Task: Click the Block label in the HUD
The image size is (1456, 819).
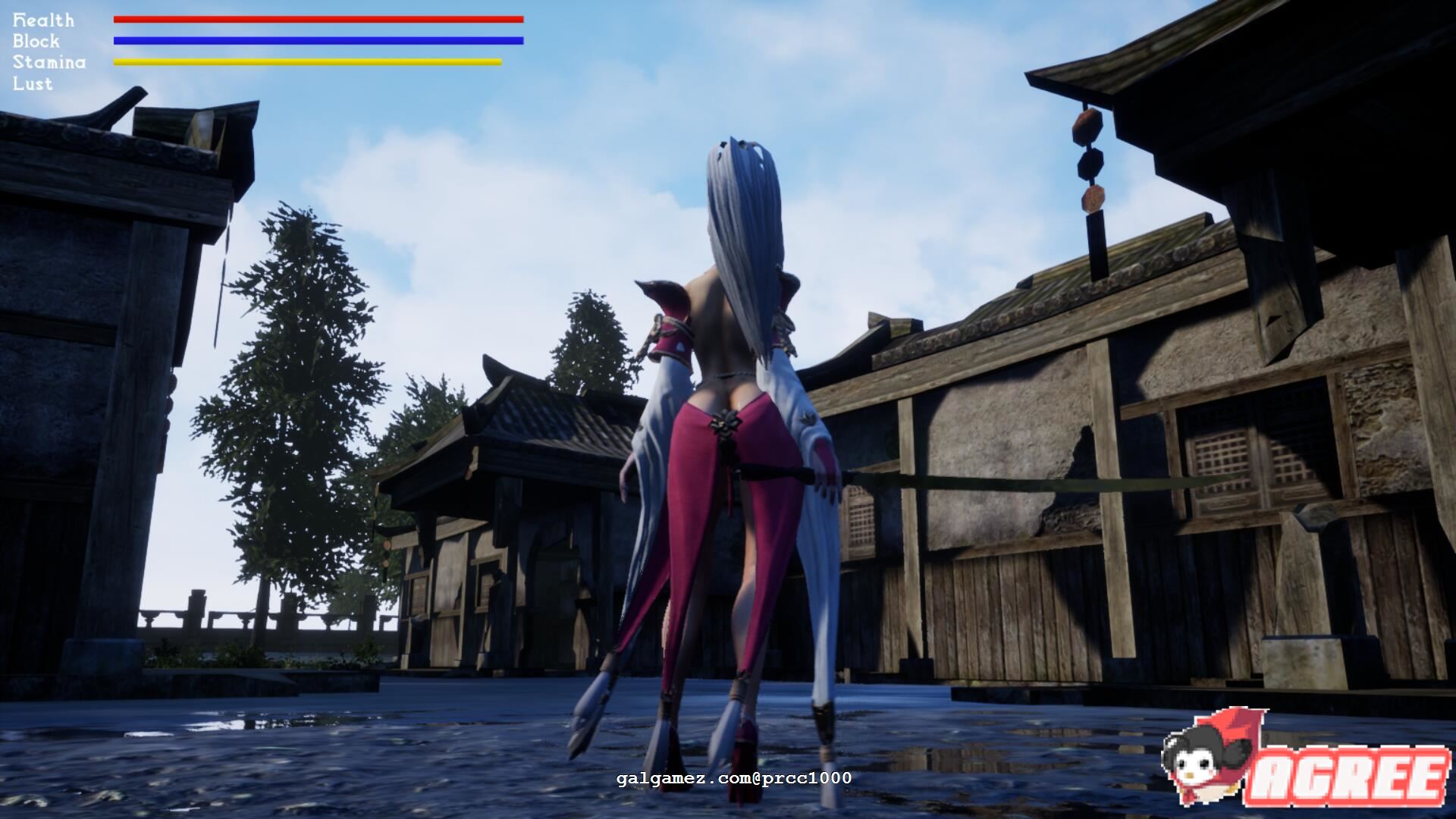Action: click(x=36, y=41)
